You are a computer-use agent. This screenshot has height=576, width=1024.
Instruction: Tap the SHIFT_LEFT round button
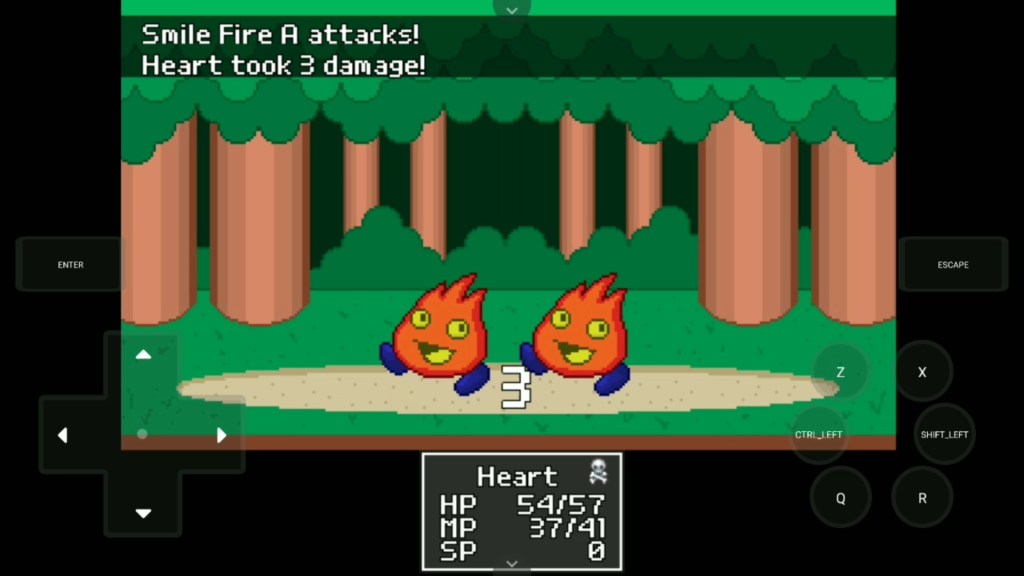click(x=944, y=435)
